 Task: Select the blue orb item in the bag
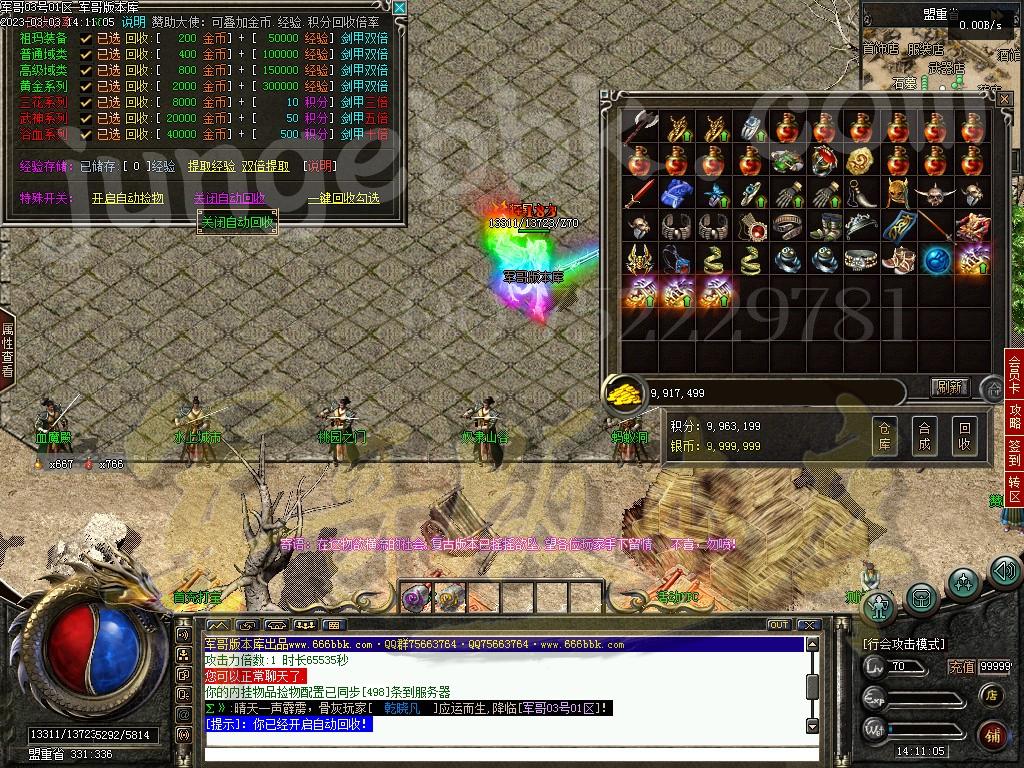935,259
